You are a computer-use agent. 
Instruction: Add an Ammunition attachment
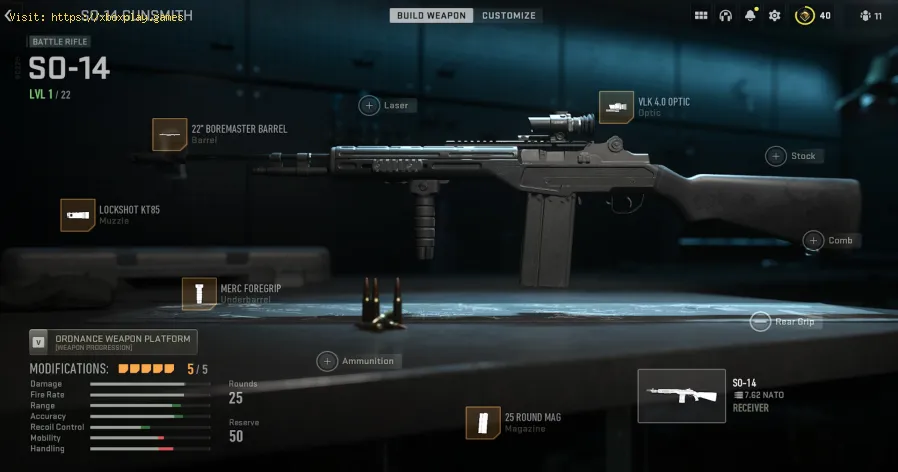click(x=327, y=361)
